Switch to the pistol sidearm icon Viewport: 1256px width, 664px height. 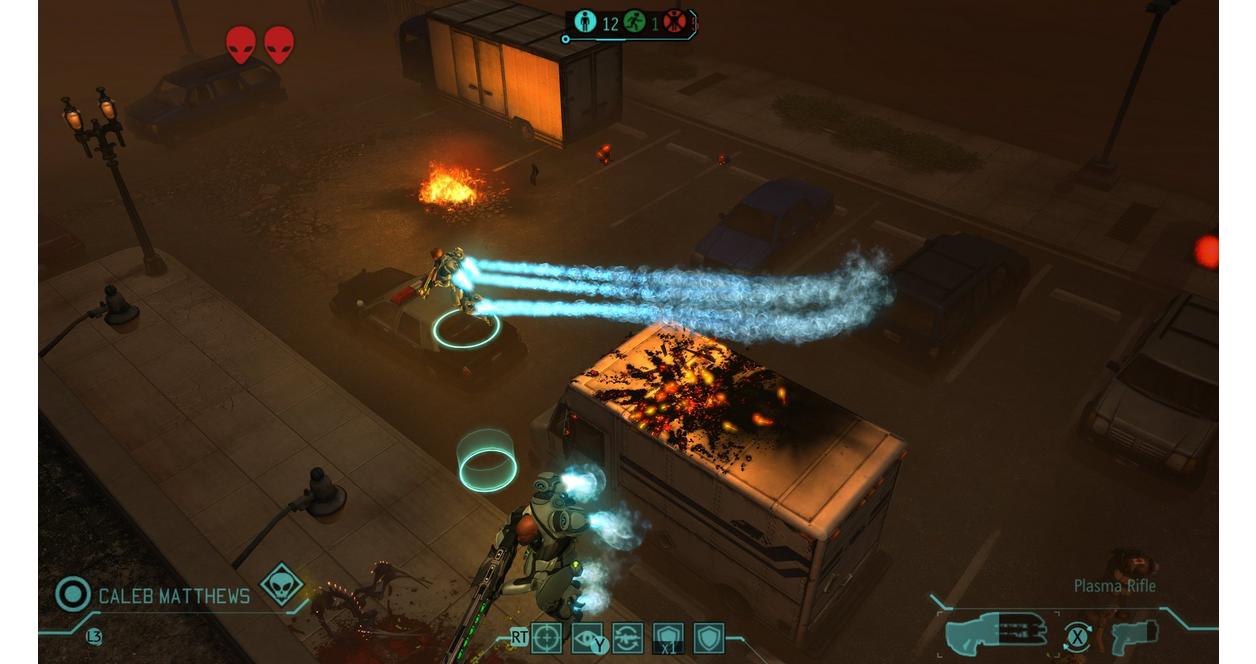click(1134, 634)
